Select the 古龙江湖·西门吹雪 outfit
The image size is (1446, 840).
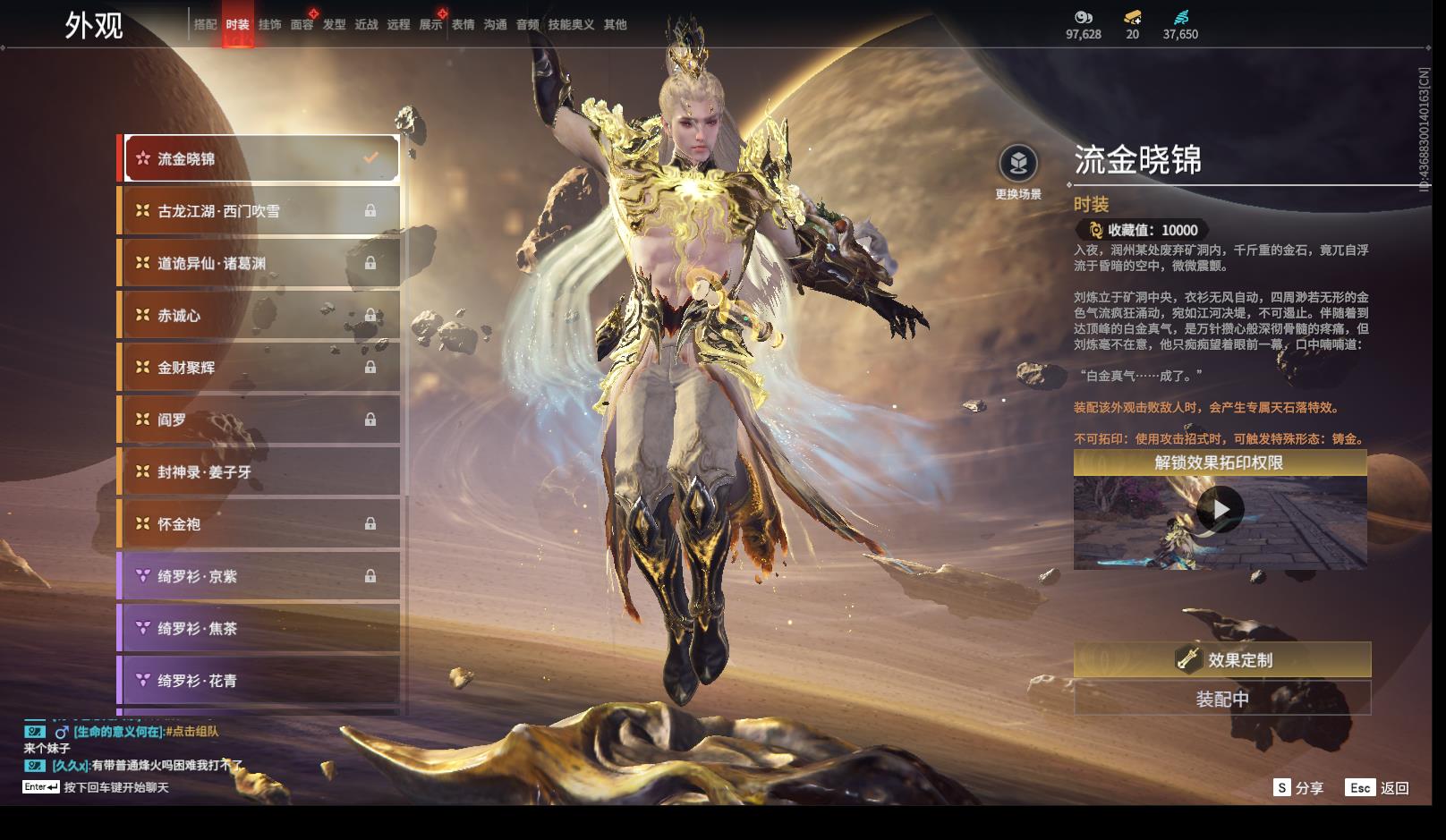pyautogui.click(x=260, y=211)
